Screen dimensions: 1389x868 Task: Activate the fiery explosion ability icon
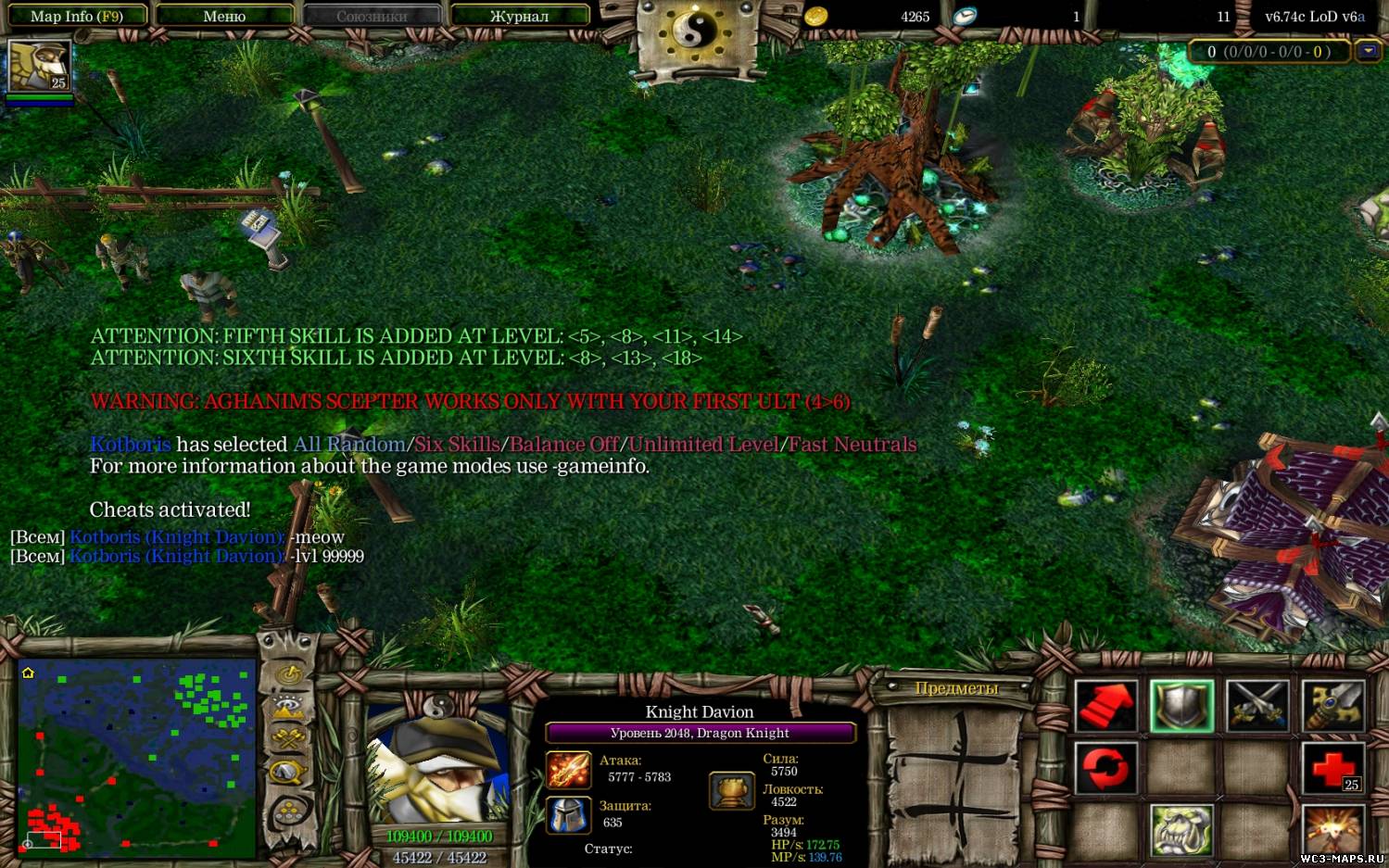tap(1333, 831)
